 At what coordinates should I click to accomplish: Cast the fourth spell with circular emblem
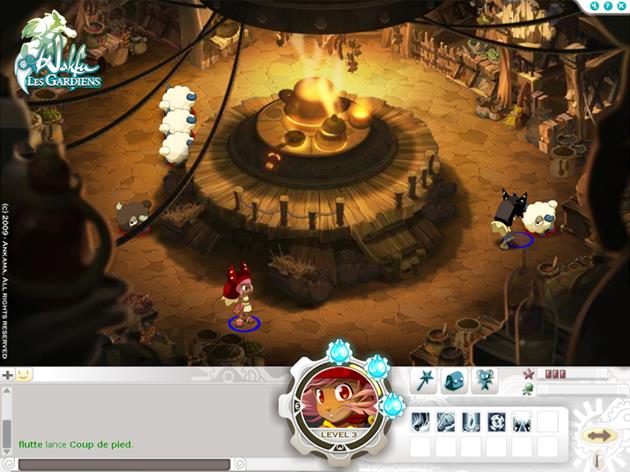(x=496, y=422)
